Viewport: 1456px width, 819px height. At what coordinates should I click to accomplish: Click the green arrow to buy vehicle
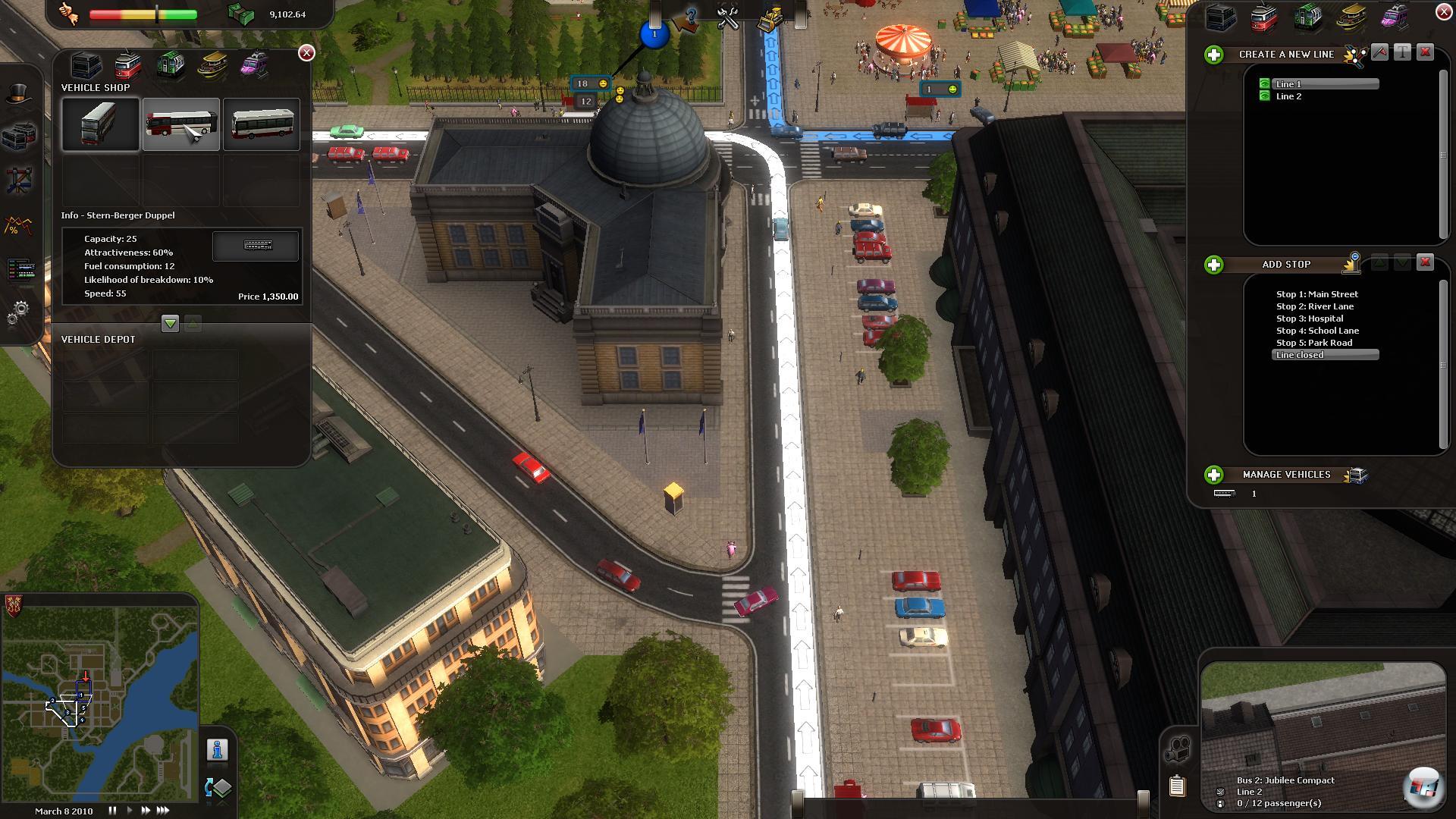coord(170,324)
